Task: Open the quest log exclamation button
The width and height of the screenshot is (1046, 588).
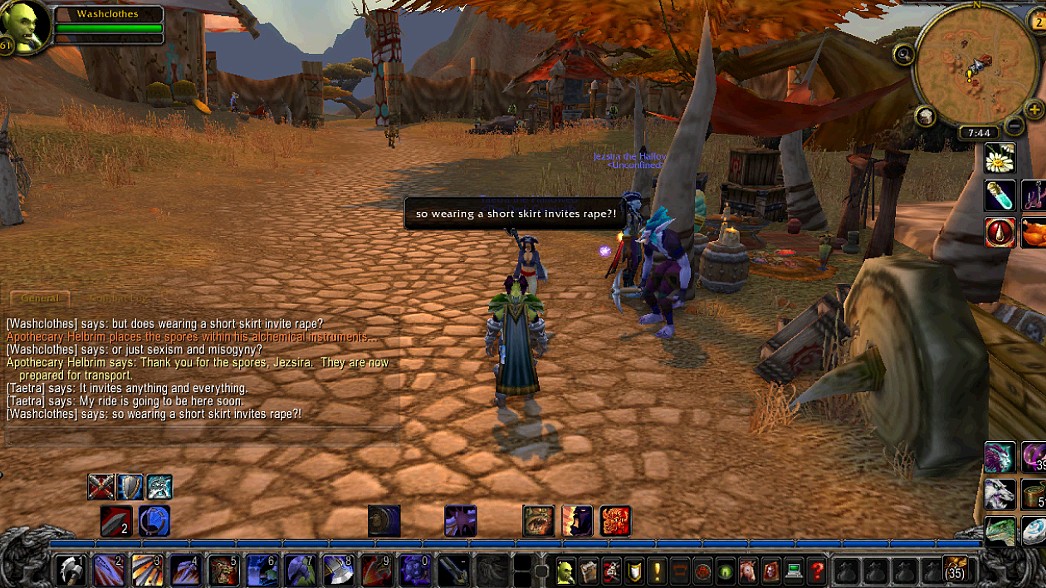Action: tap(657, 571)
